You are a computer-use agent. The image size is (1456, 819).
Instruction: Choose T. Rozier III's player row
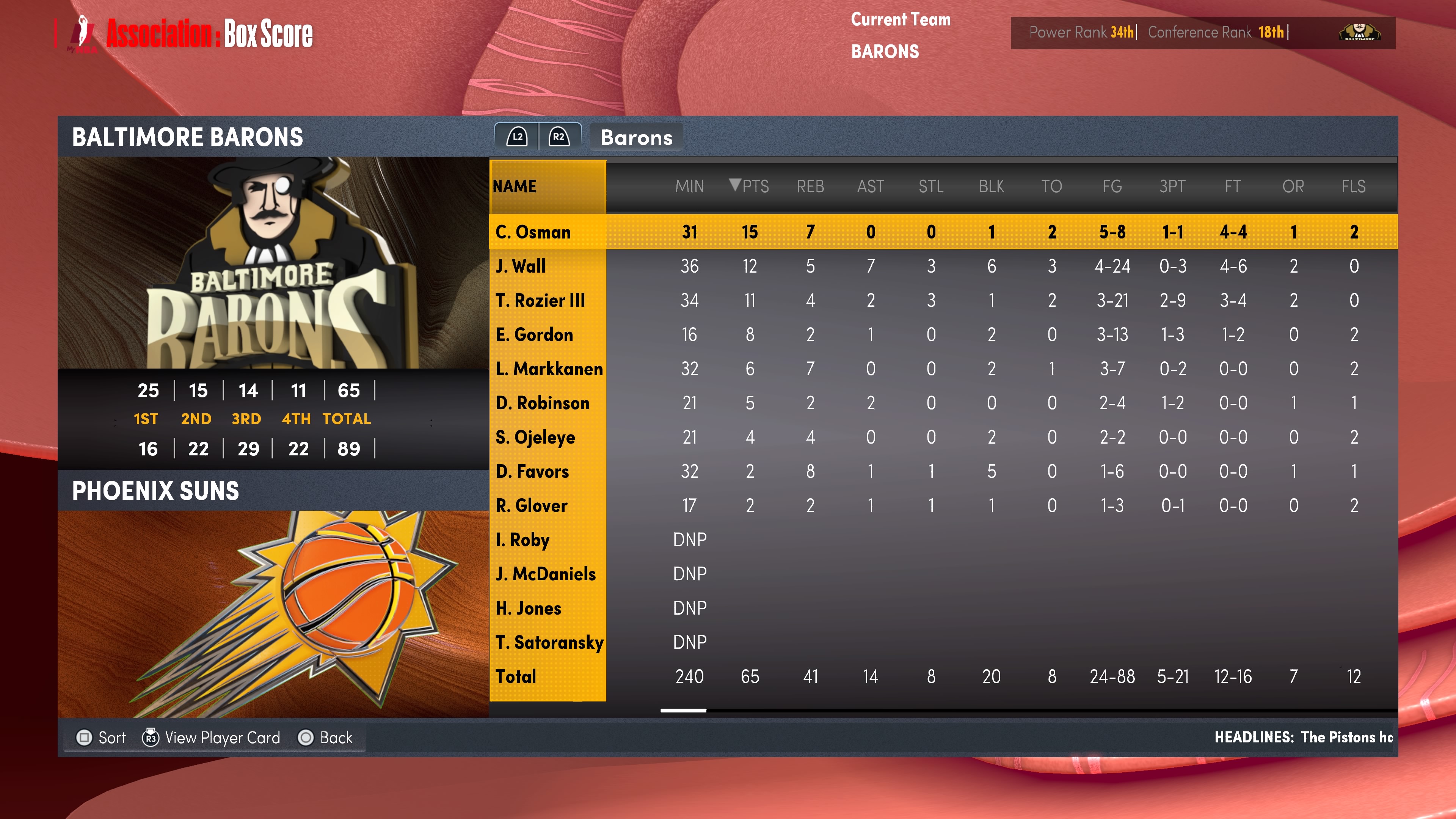pyautogui.click(x=540, y=300)
